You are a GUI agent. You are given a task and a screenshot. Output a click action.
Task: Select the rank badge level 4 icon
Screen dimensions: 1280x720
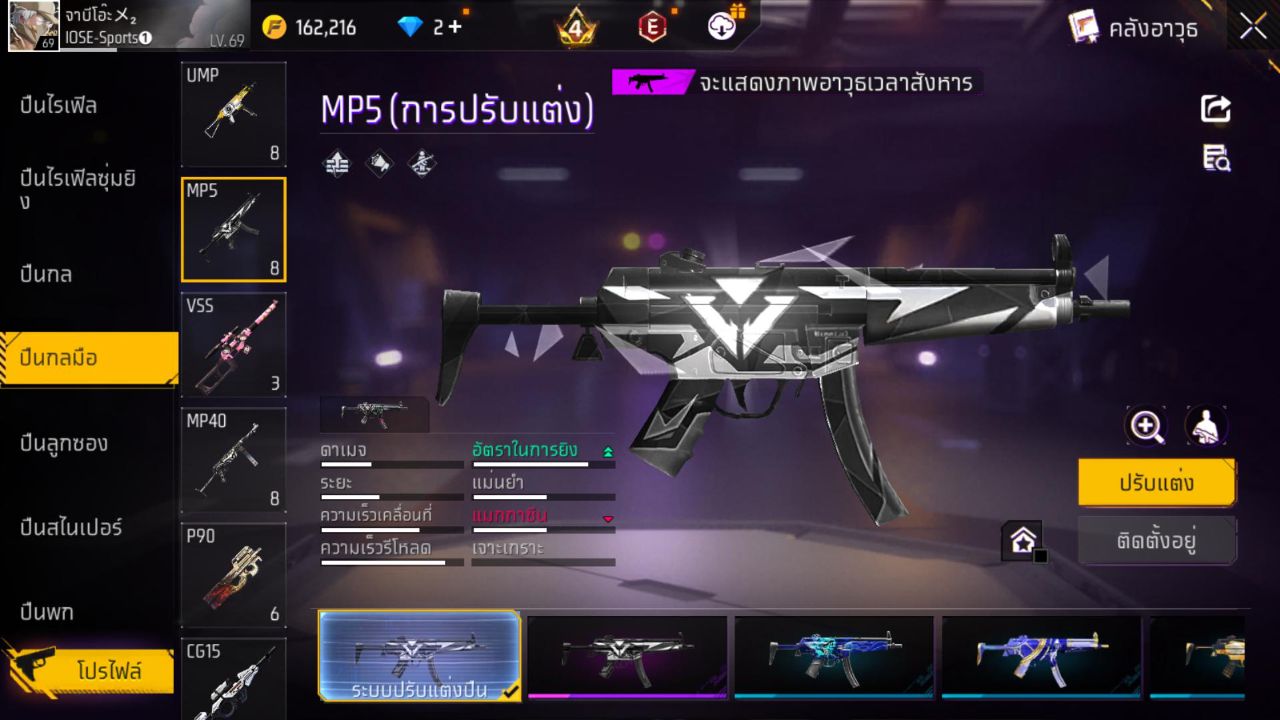(x=575, y=27)
